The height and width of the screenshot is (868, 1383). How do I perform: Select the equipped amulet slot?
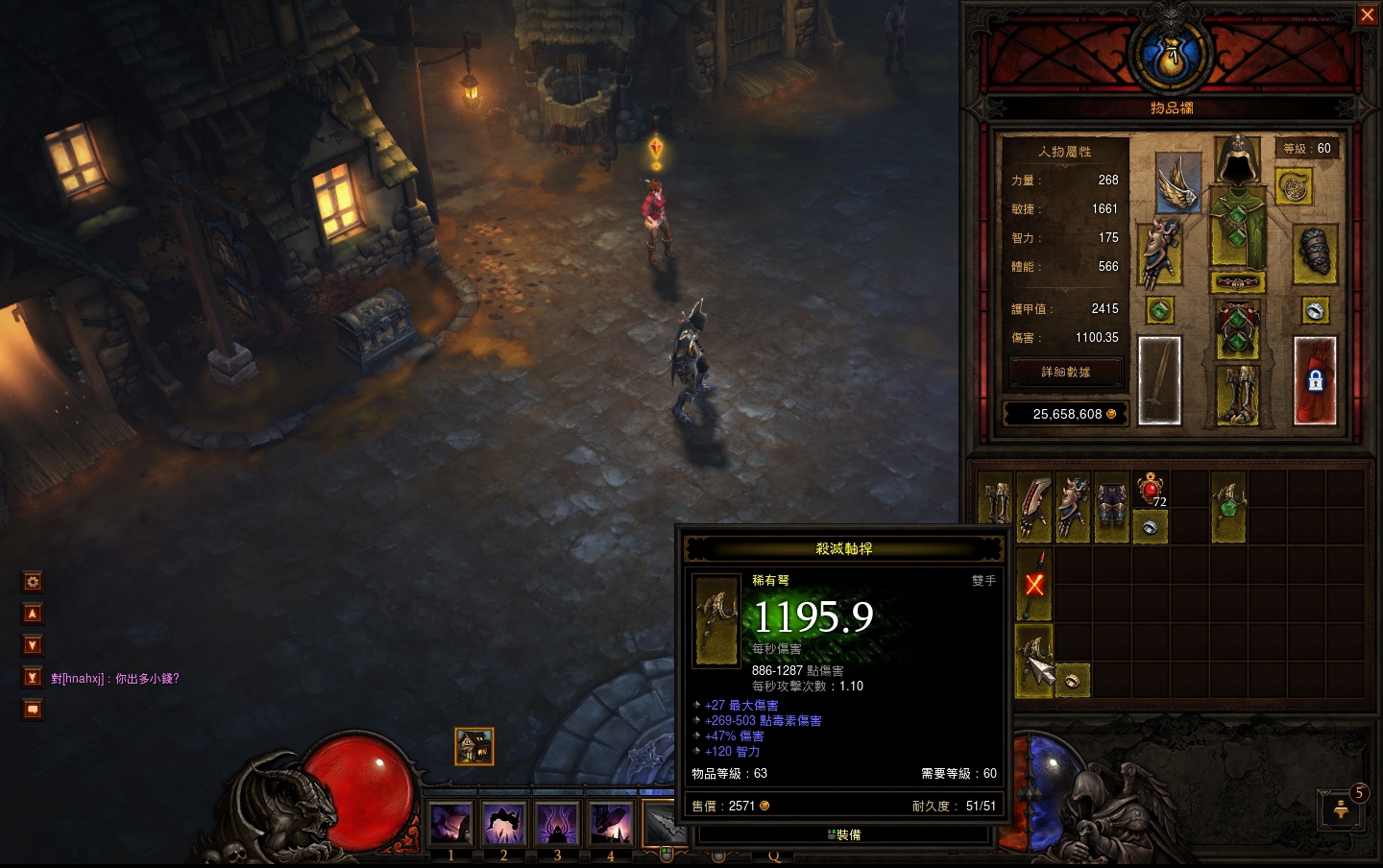click(x=1294, y=186)
